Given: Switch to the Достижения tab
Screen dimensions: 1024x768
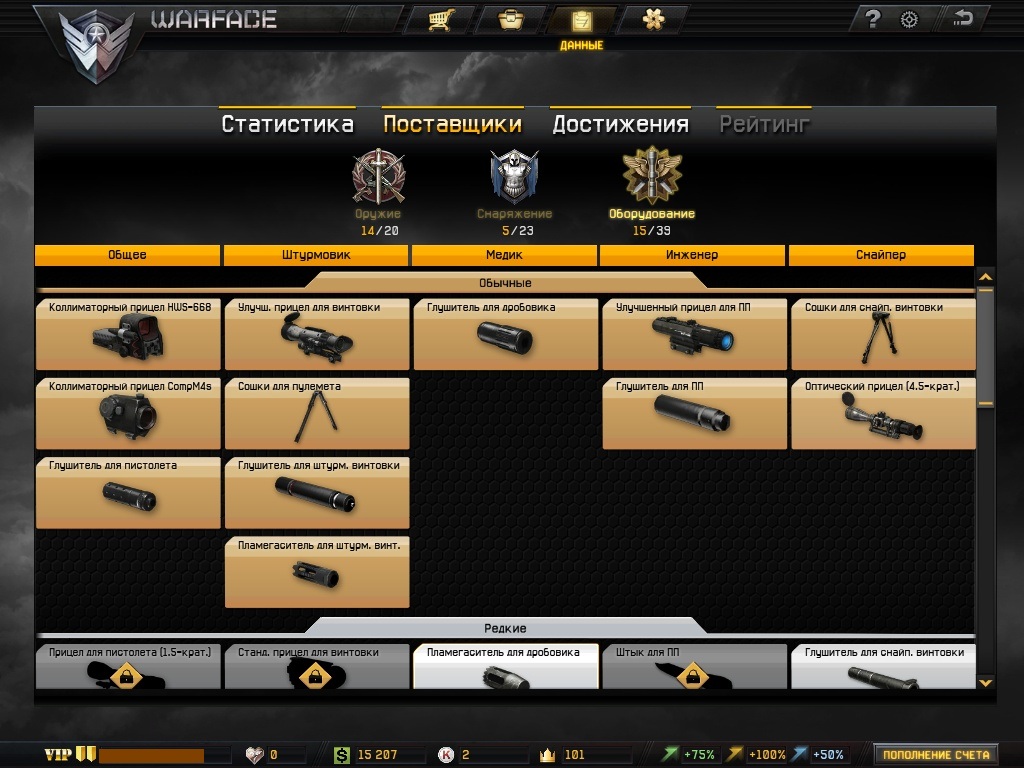Looking at the screenshot, I should [x=620, y=124].
